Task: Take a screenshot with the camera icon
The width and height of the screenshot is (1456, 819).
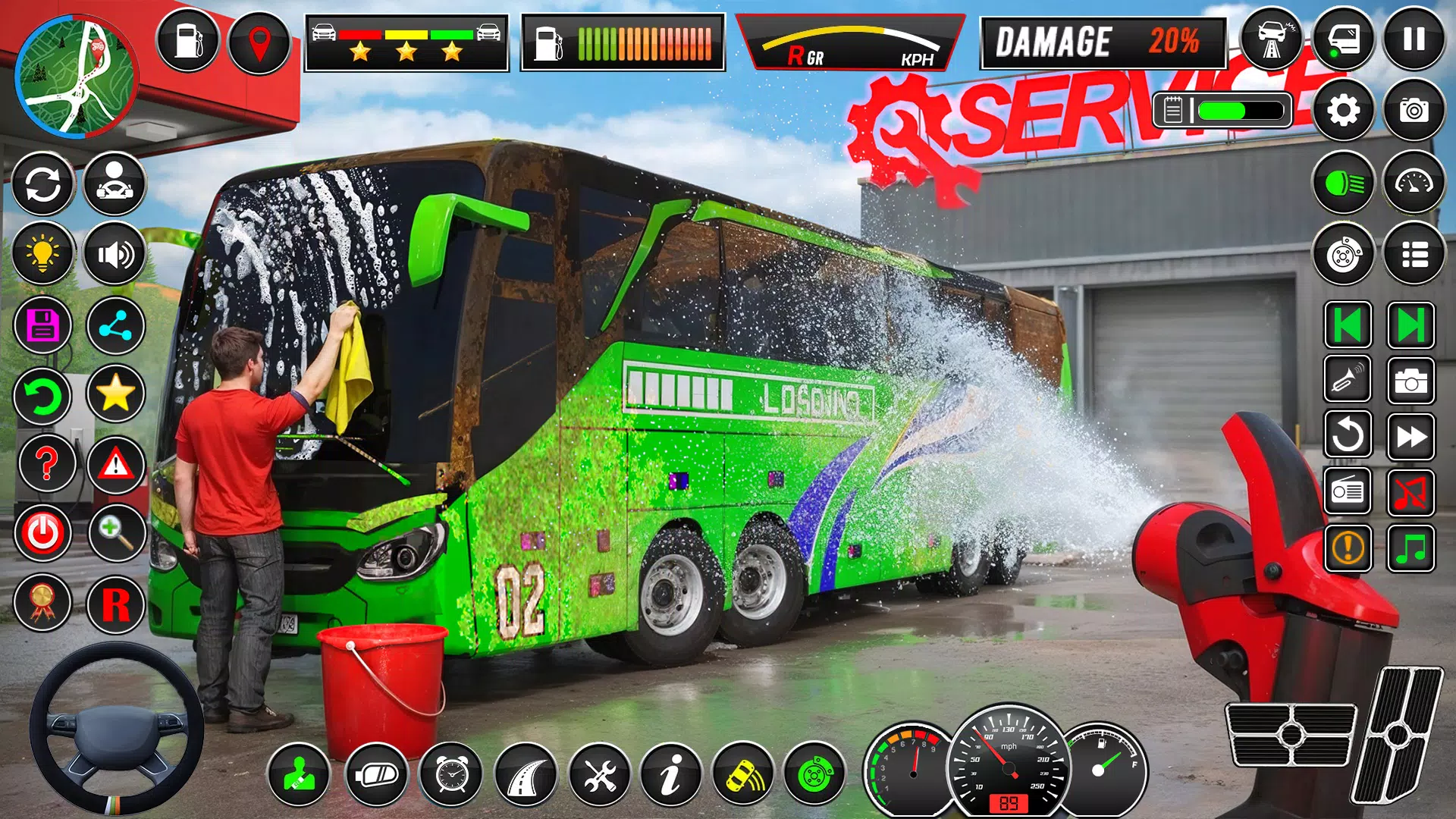Action: [1417, 111]
